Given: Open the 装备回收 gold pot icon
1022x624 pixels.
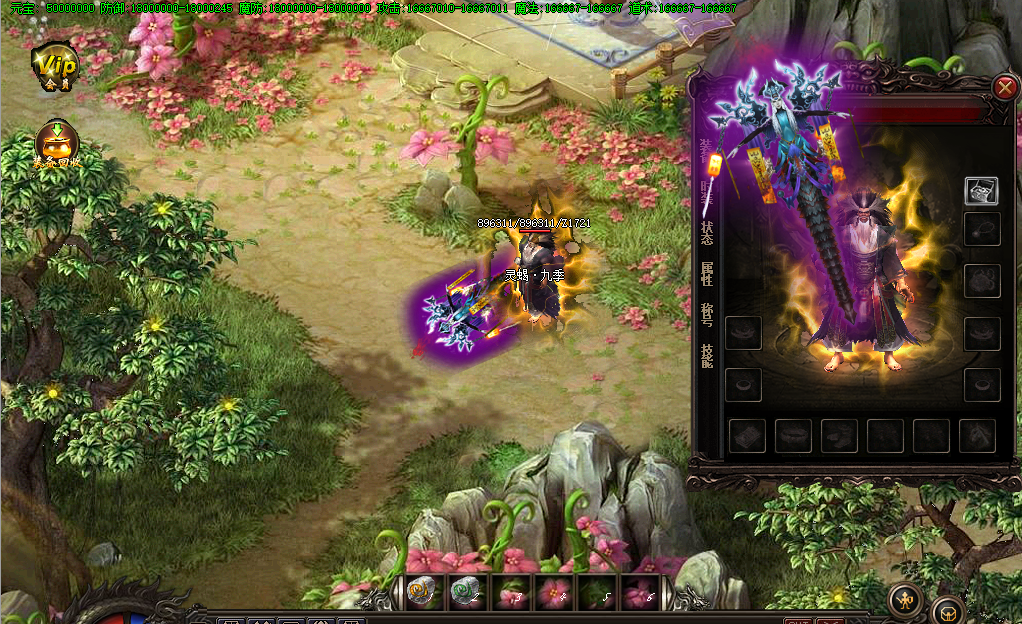Looking at the screenshot, I should [55, 146].
